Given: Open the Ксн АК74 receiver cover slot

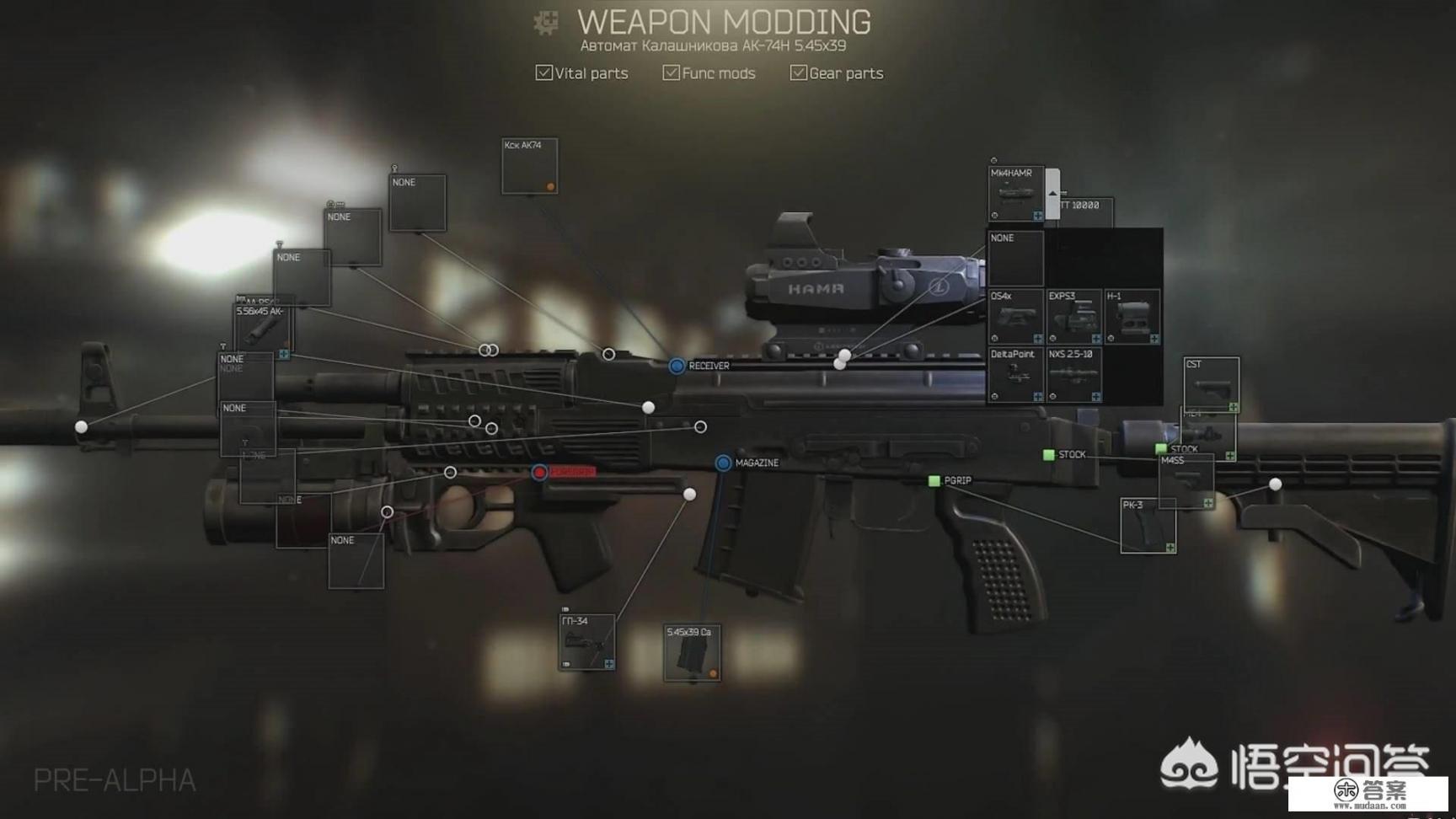Looking at the screenshot, I should (x=529, y=166).
